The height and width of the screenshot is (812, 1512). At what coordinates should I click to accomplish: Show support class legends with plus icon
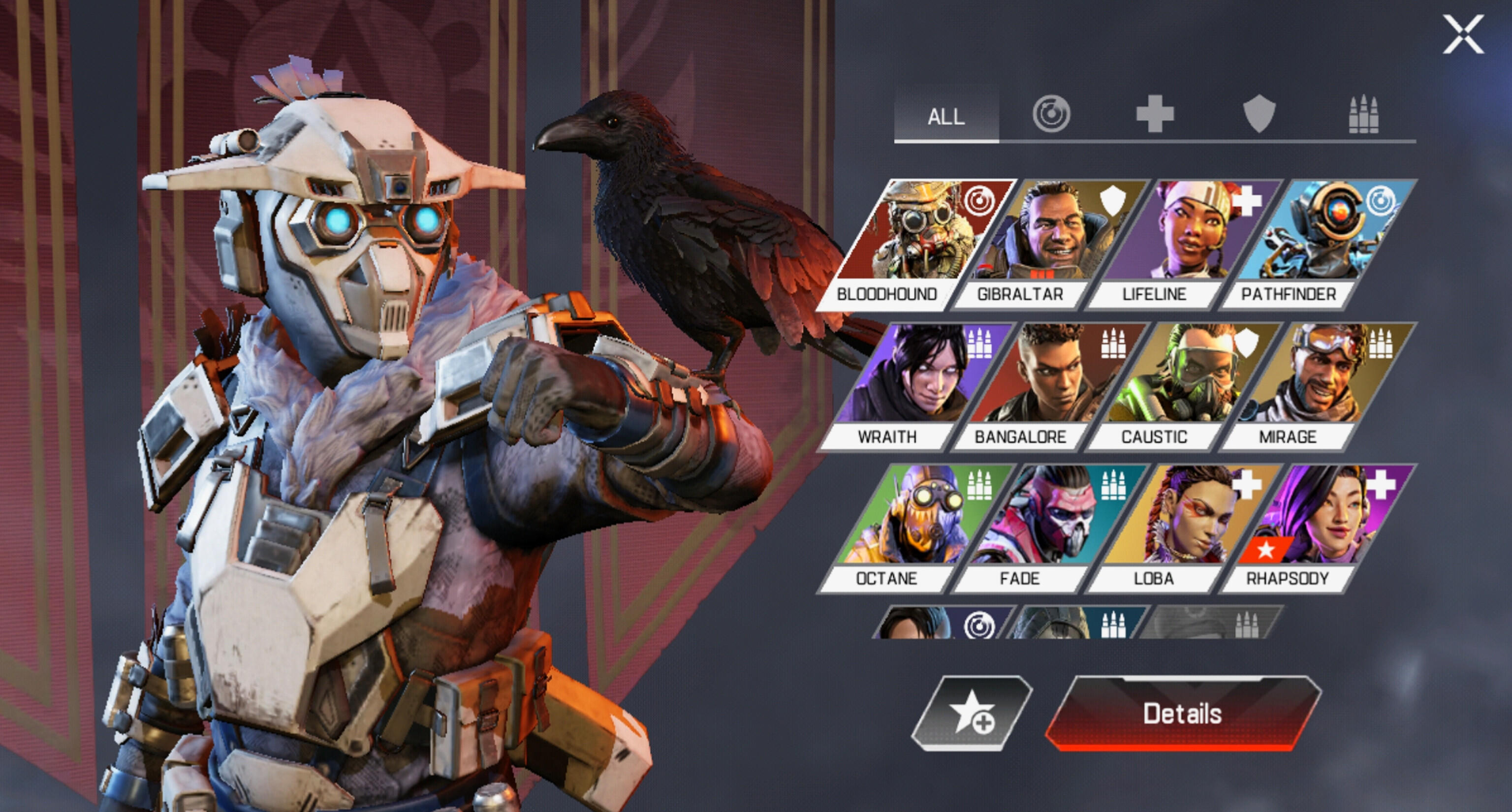coord(1155,114)
